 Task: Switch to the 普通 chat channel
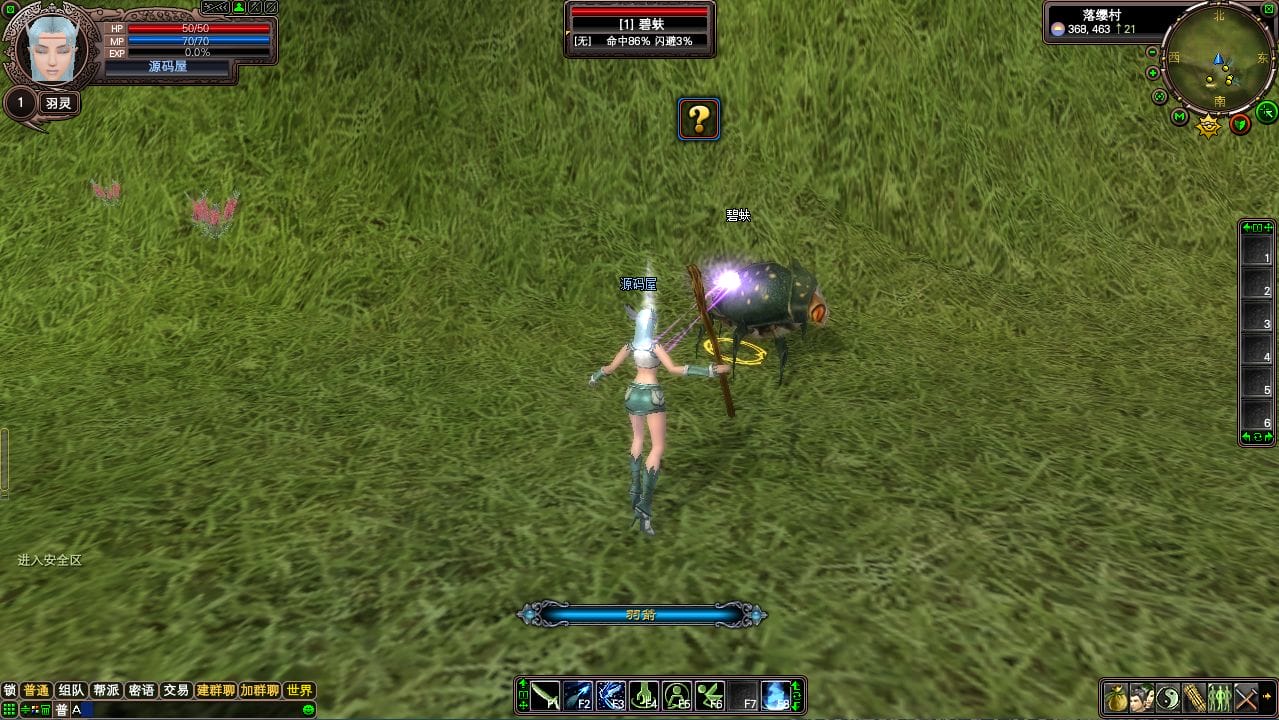point(36,691)
